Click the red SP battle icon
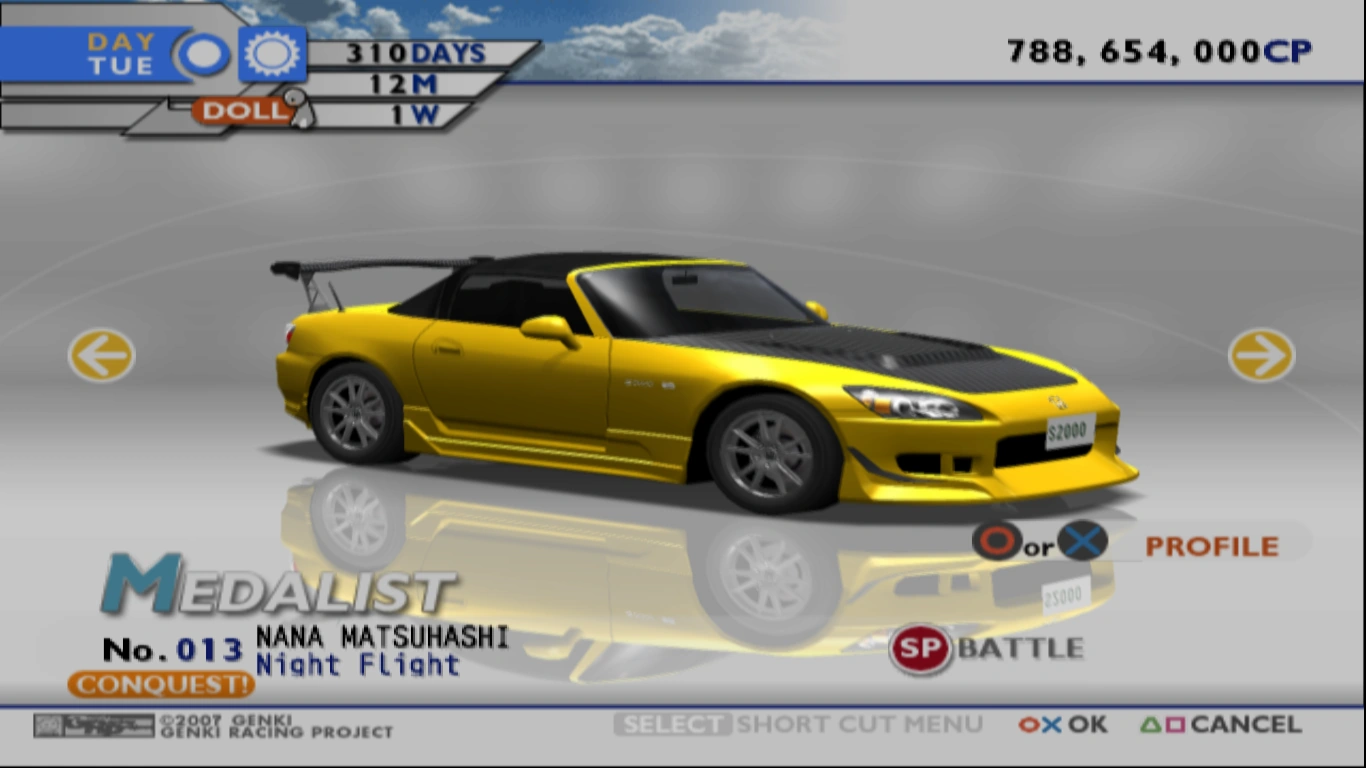Viewport: 1366px width, 768px height. pos(921,647)
